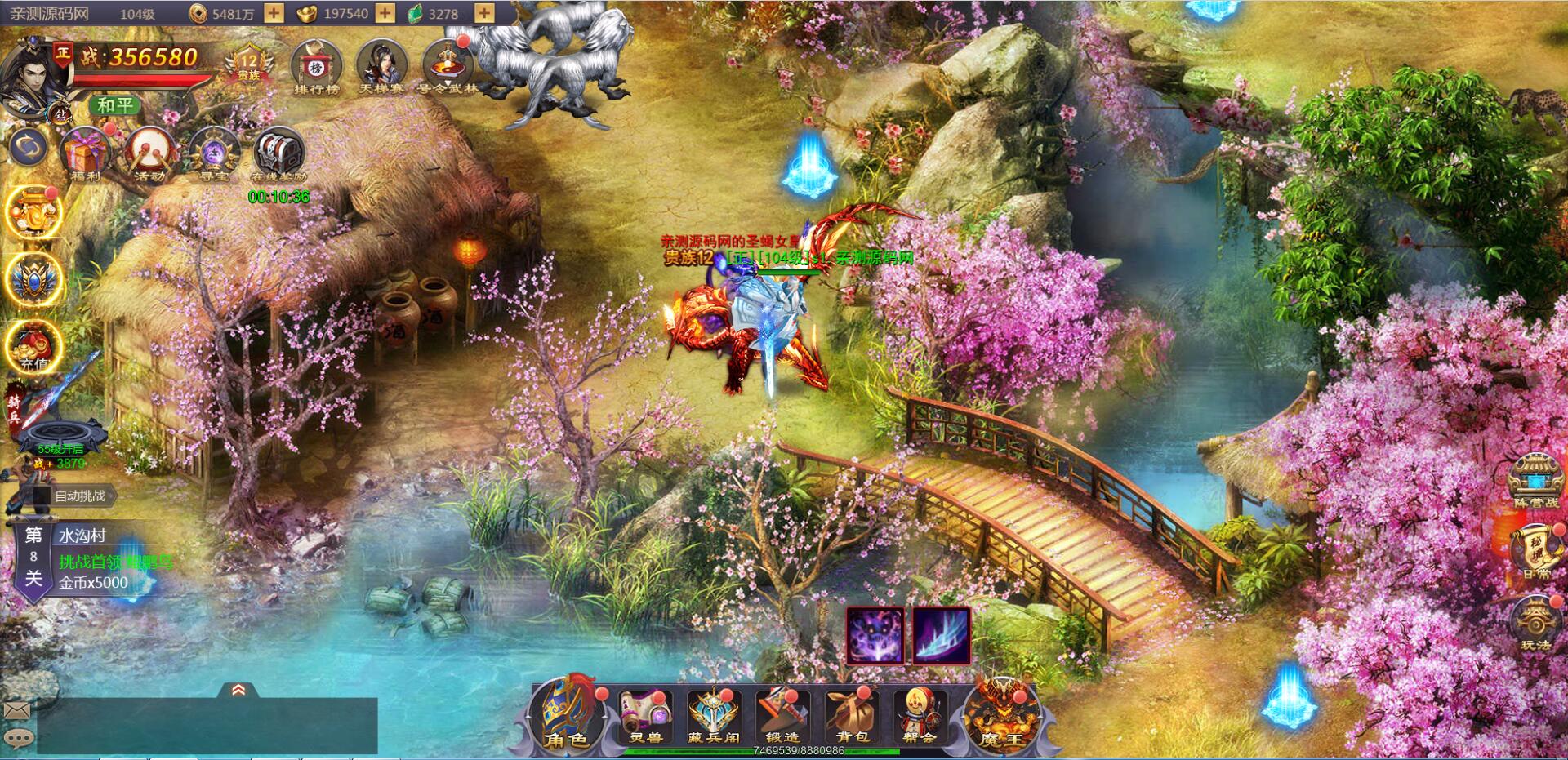
Task: Open the 藏兵阁 armory menu
Action: pyautogui.click(x=713, y=716)
